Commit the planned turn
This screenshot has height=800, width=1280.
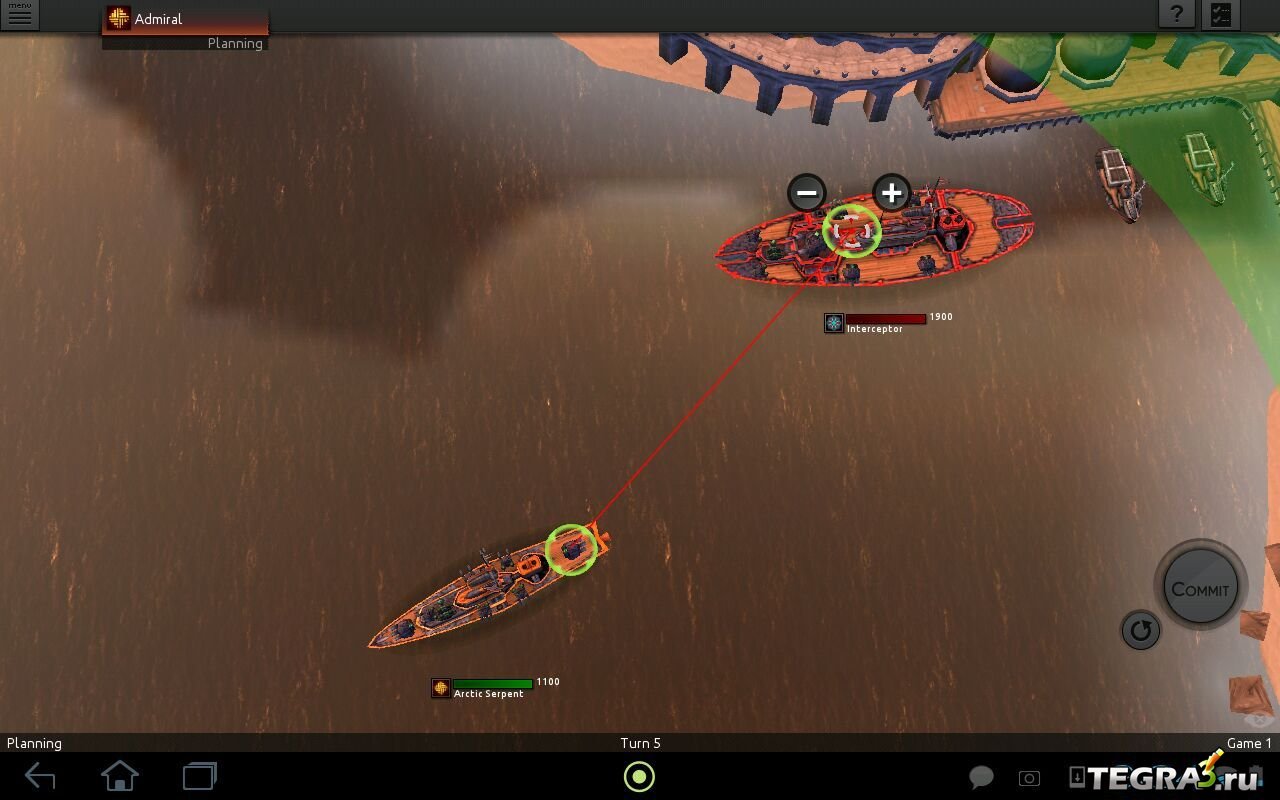pos(1200,588)
